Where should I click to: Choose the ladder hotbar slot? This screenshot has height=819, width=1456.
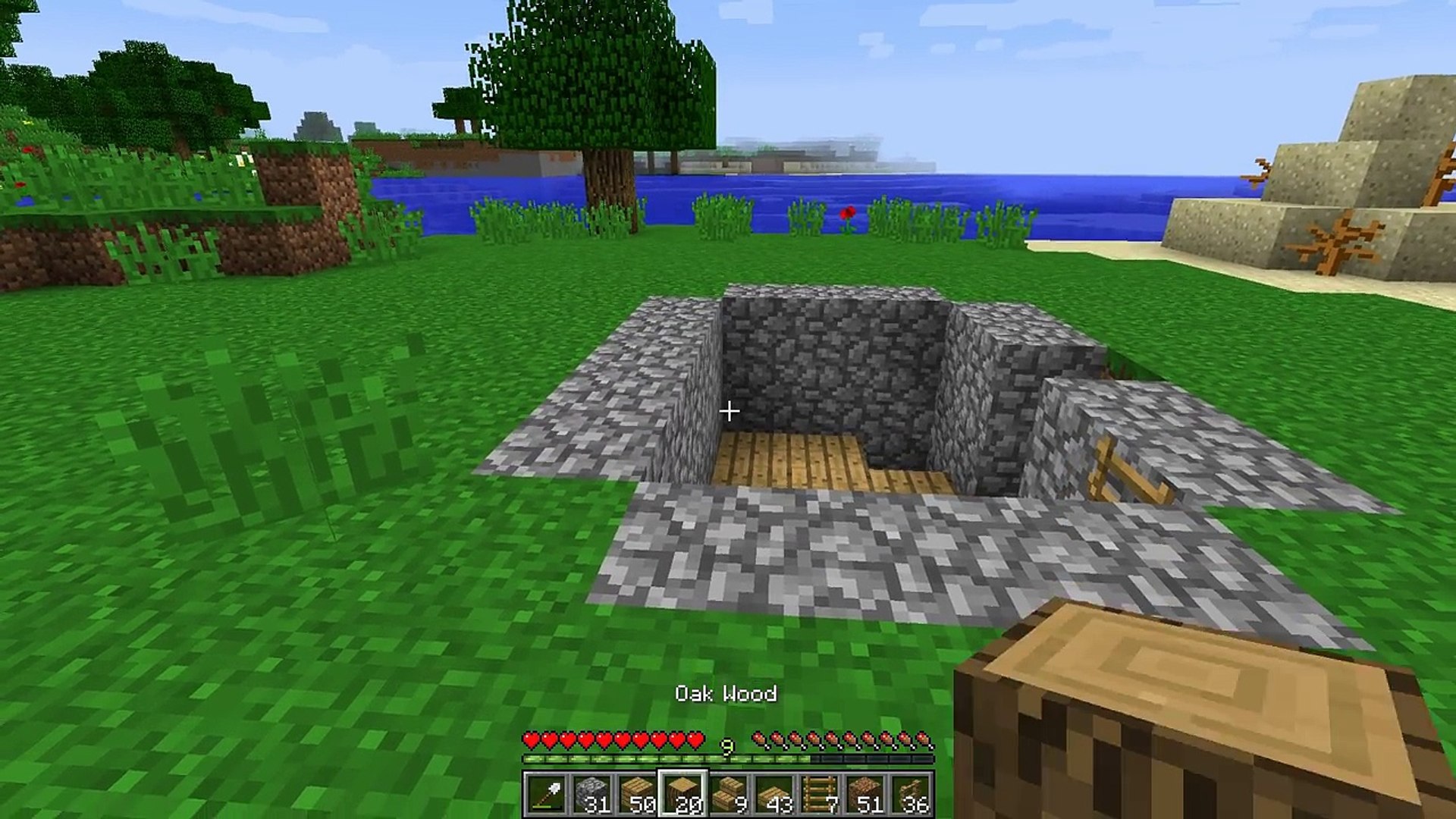click(821, 794)
